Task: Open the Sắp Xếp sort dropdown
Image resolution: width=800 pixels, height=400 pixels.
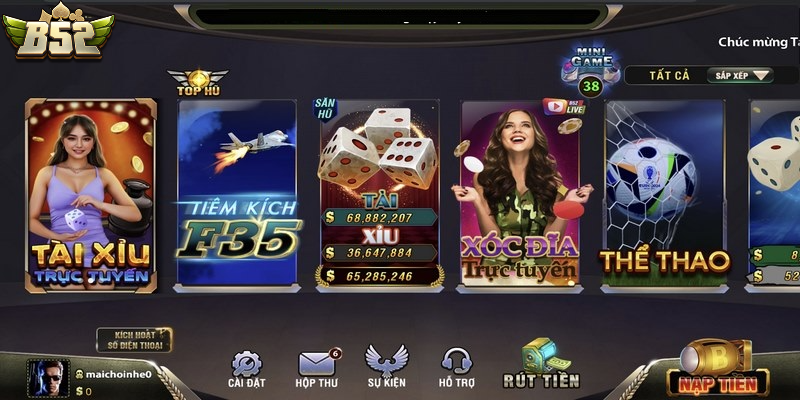Action: click(x=740, y=75)
